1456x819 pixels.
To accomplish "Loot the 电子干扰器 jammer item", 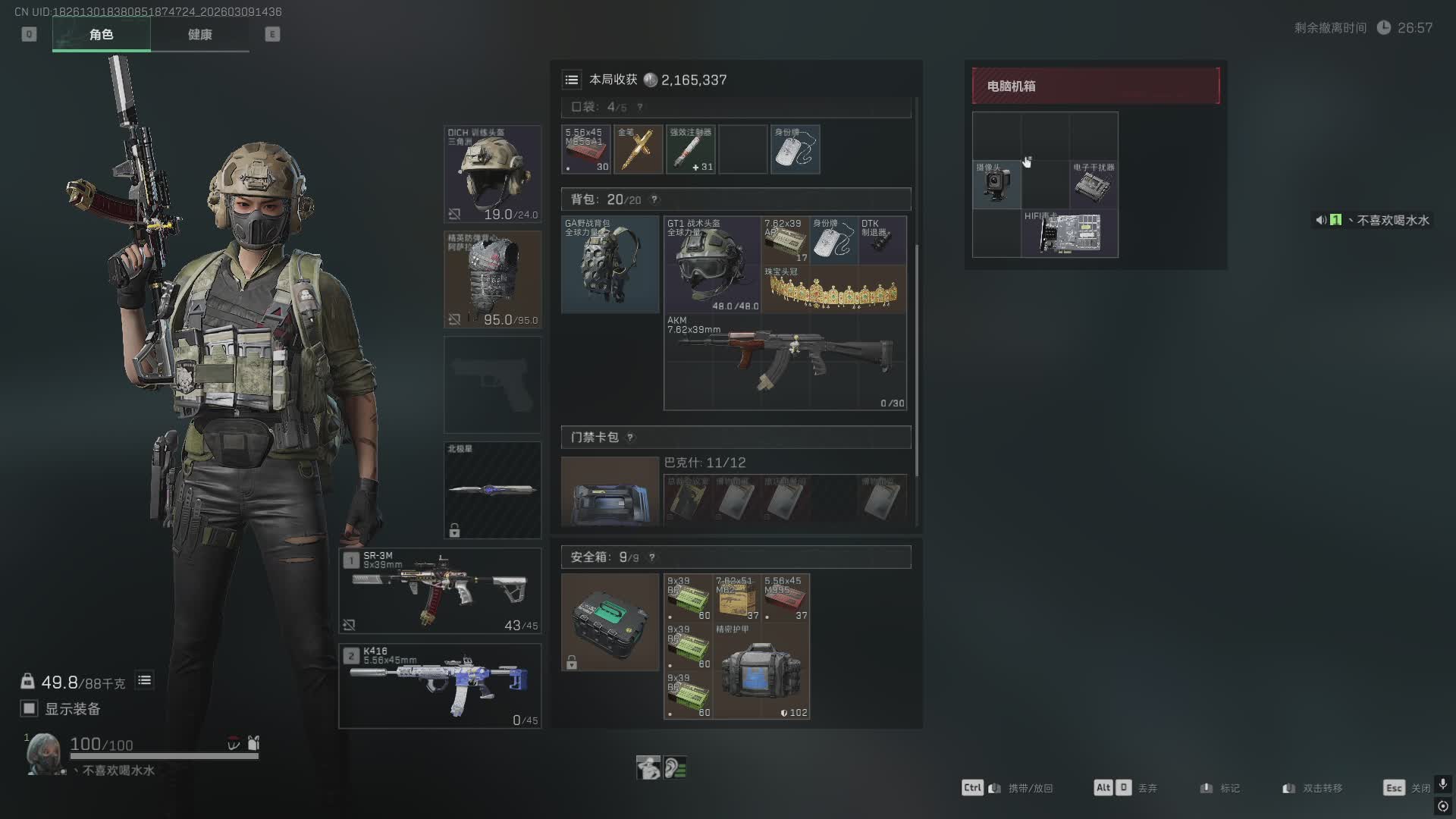I will (x=1094, y=184).
